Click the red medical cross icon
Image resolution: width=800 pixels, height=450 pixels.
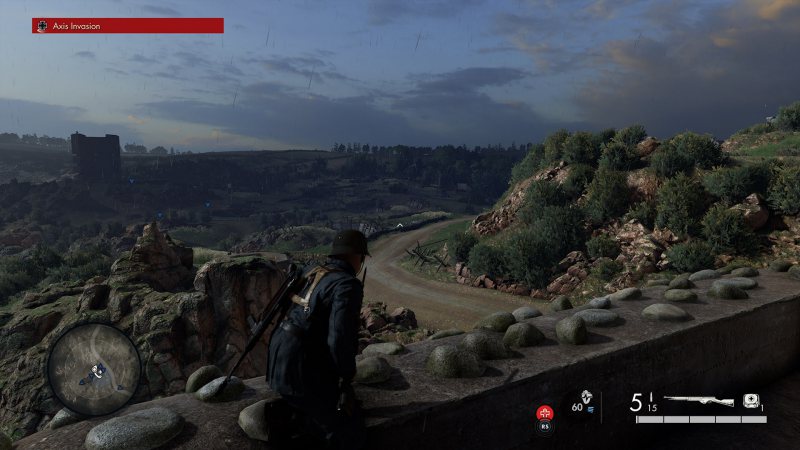(545, 411)
